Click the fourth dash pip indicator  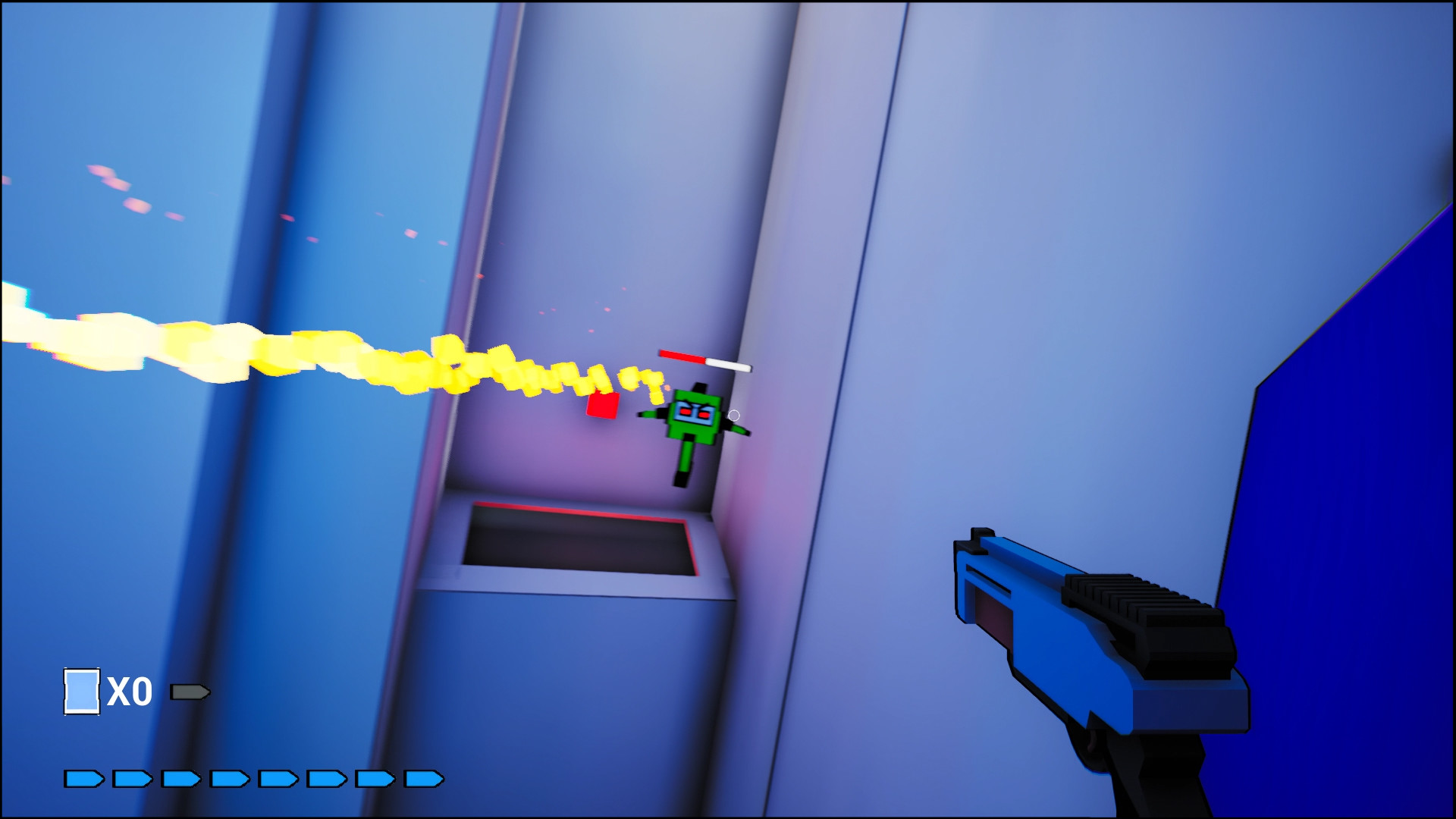tap(229, 777)
